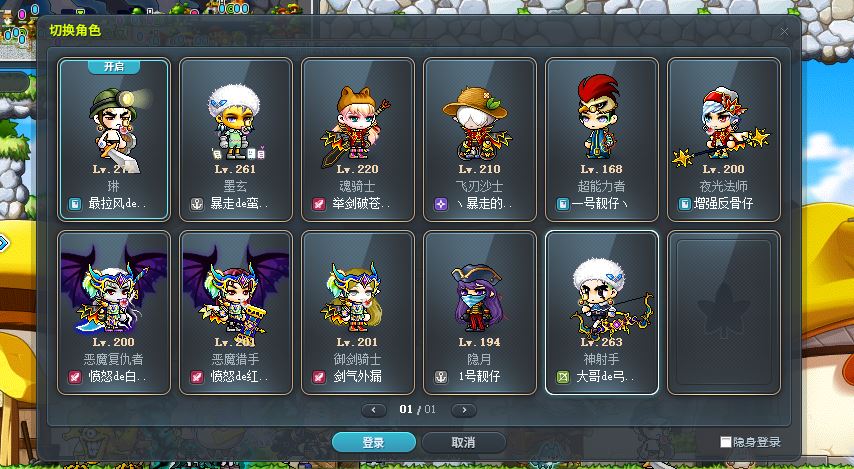Select the Lv. 261 墨玄 character card
Viewport: 854px width, 469px height.
pos(236,139)
